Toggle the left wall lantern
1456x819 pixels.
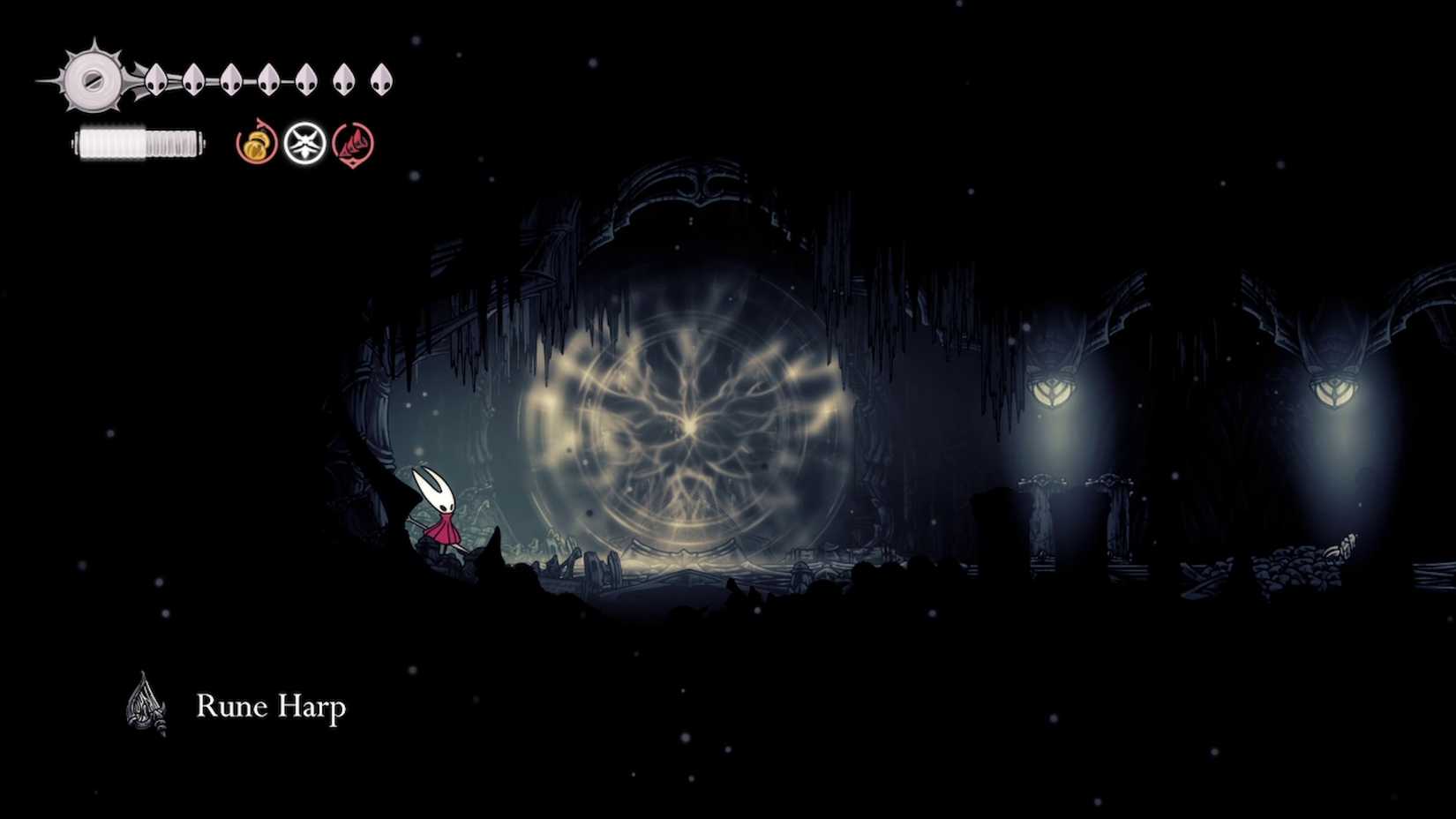point(1050,393)
